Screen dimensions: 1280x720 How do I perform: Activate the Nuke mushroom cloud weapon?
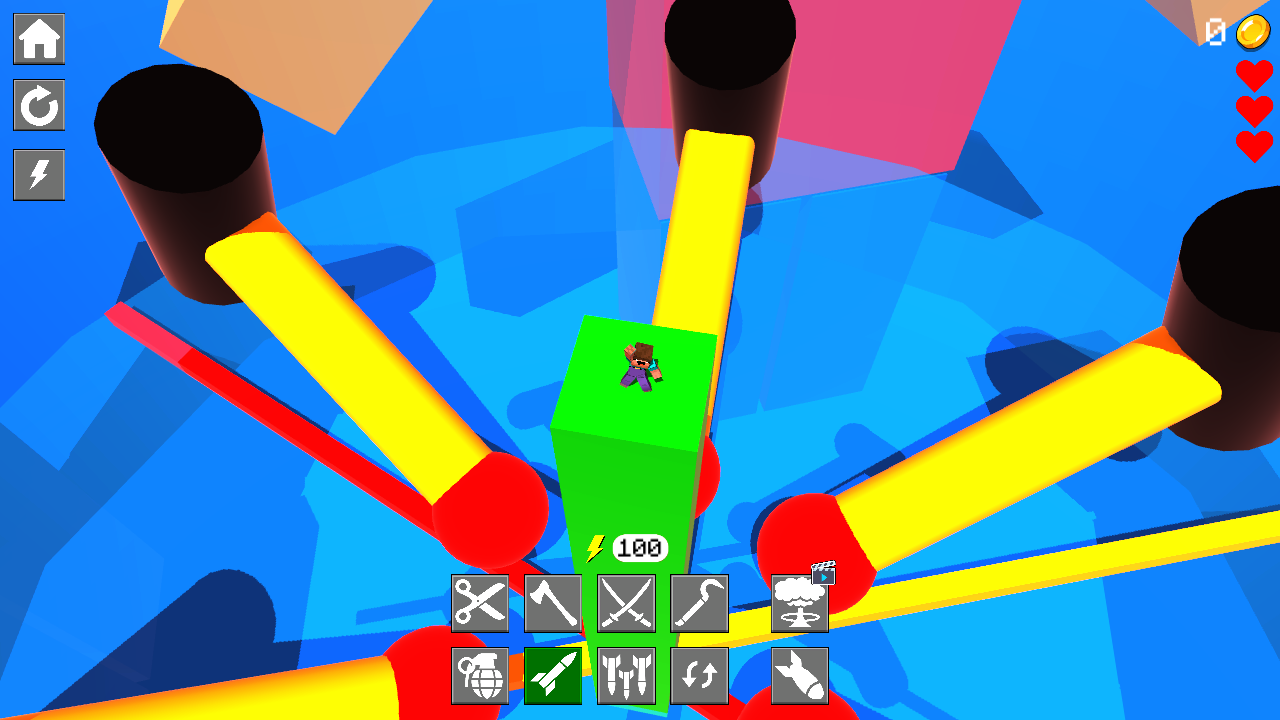(800, 603)
